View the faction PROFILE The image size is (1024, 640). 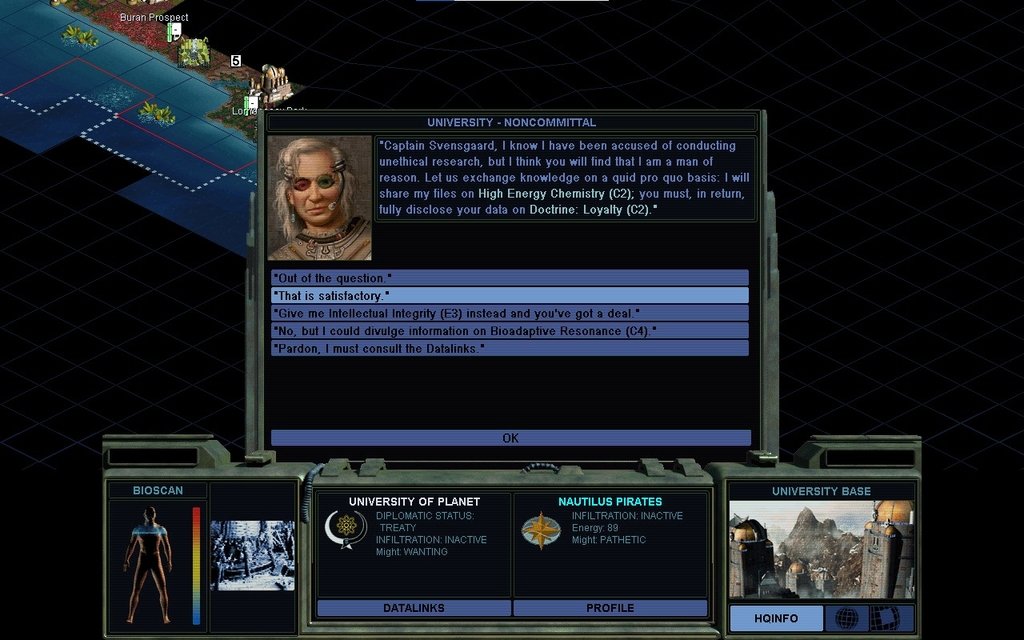tap(610, 608)
